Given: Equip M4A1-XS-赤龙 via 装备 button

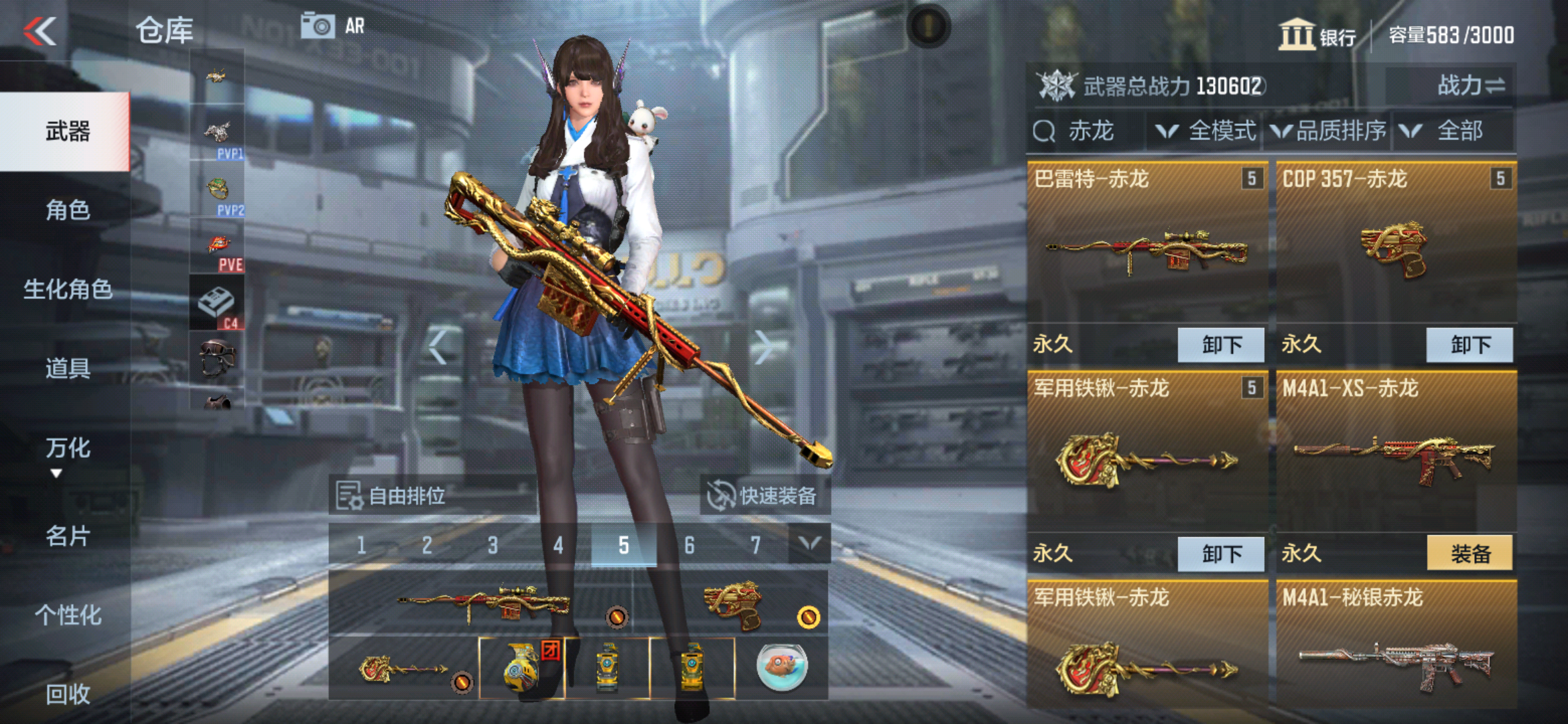Looking at the screenshot, I should (1470, 554).
